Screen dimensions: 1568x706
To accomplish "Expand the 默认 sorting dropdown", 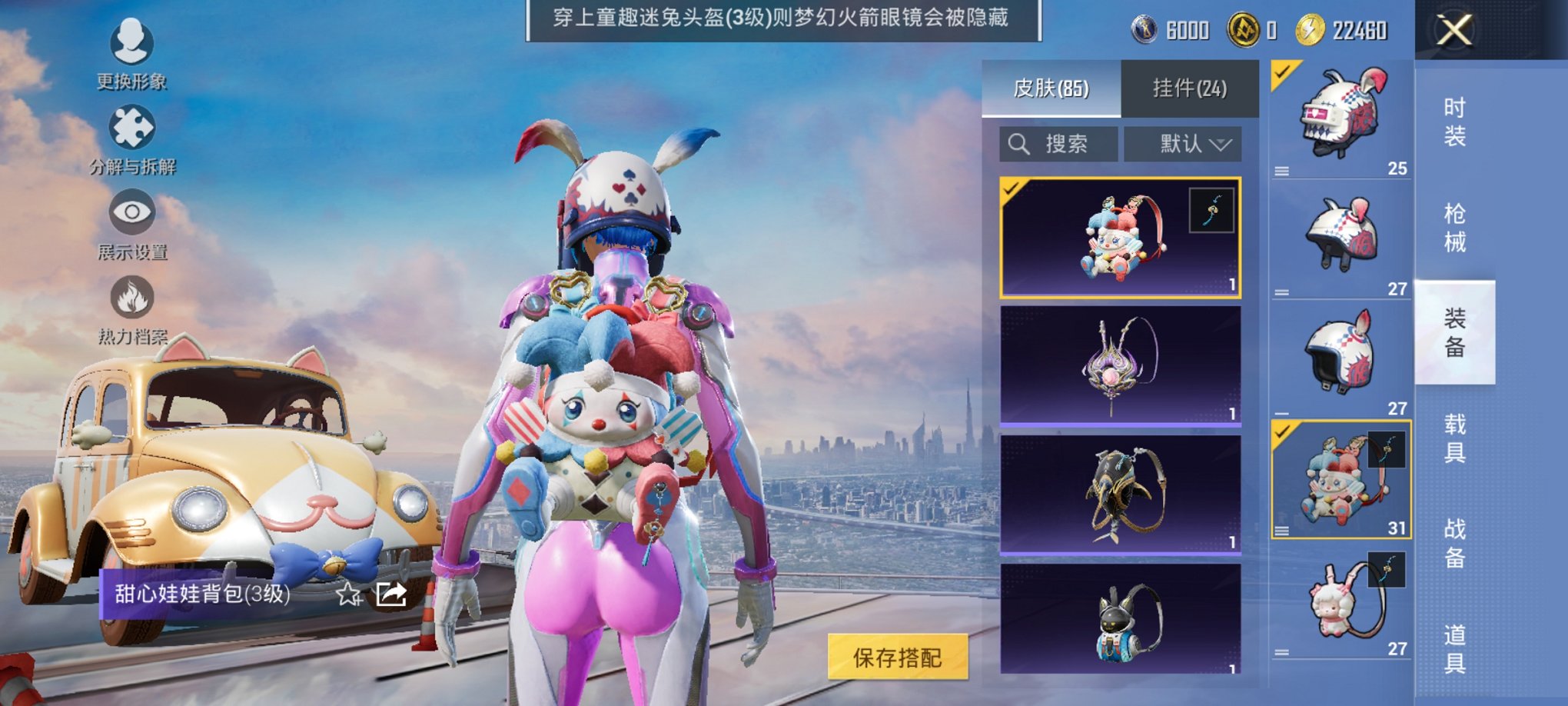I will coord(1184,142).
